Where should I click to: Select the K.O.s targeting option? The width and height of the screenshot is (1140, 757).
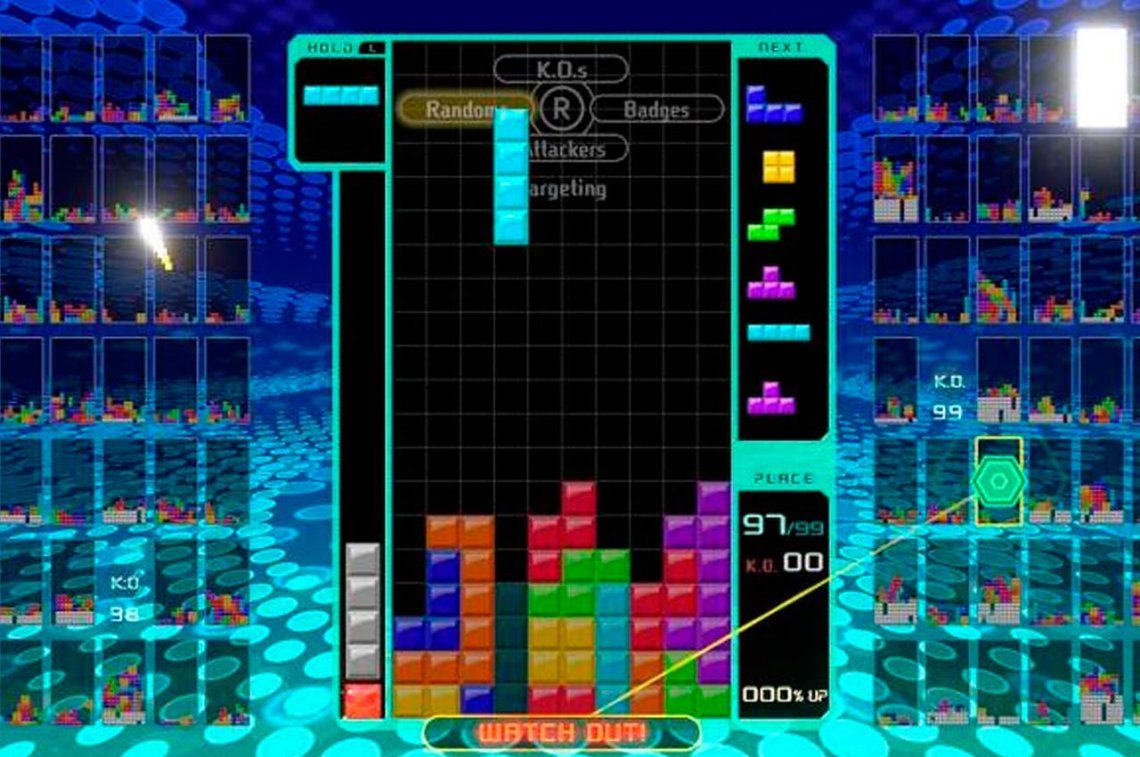tap(561, 68)
